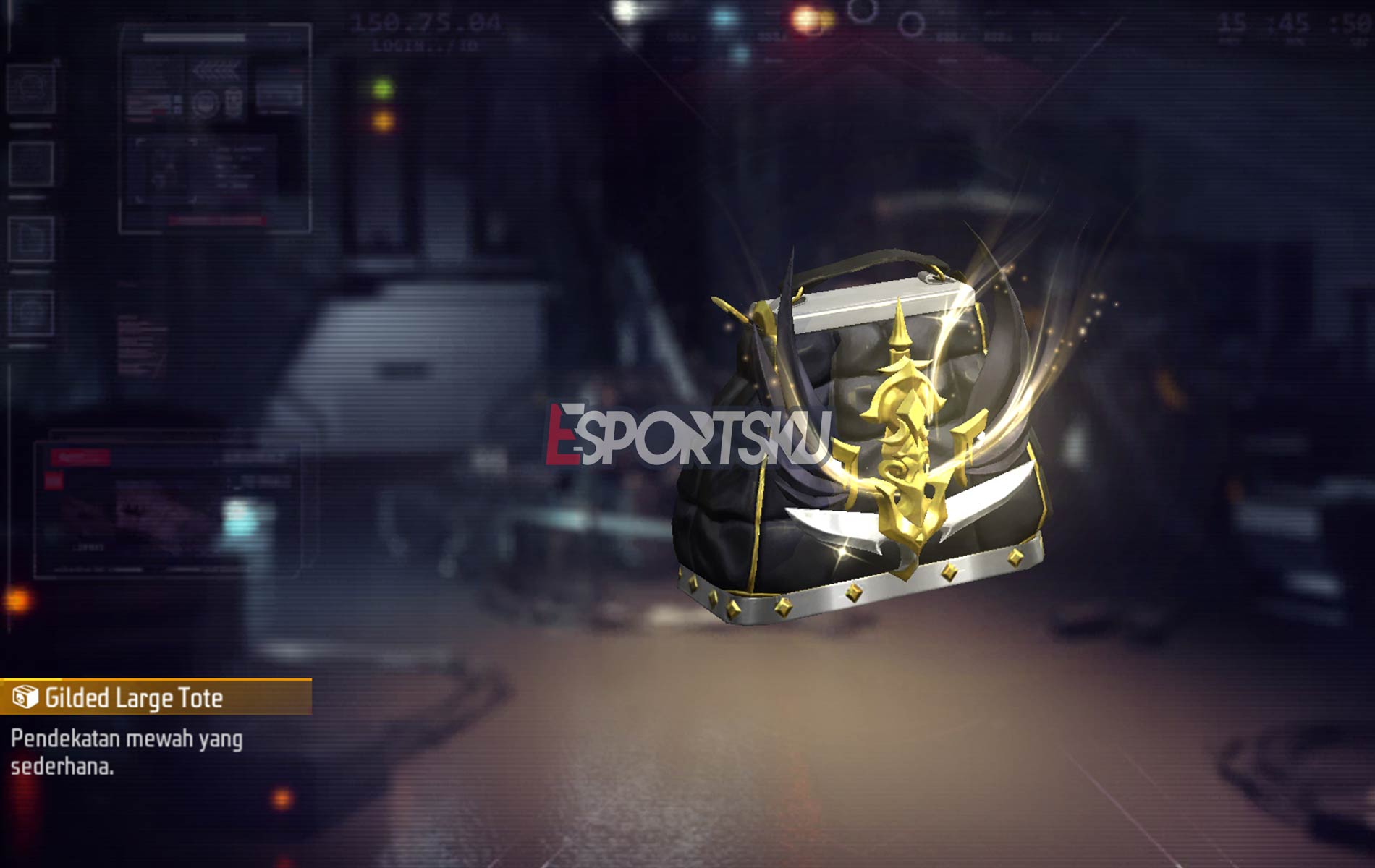
Task: Click the Gilded Large Tote bag 3D preview
Action: coord(854,448)
